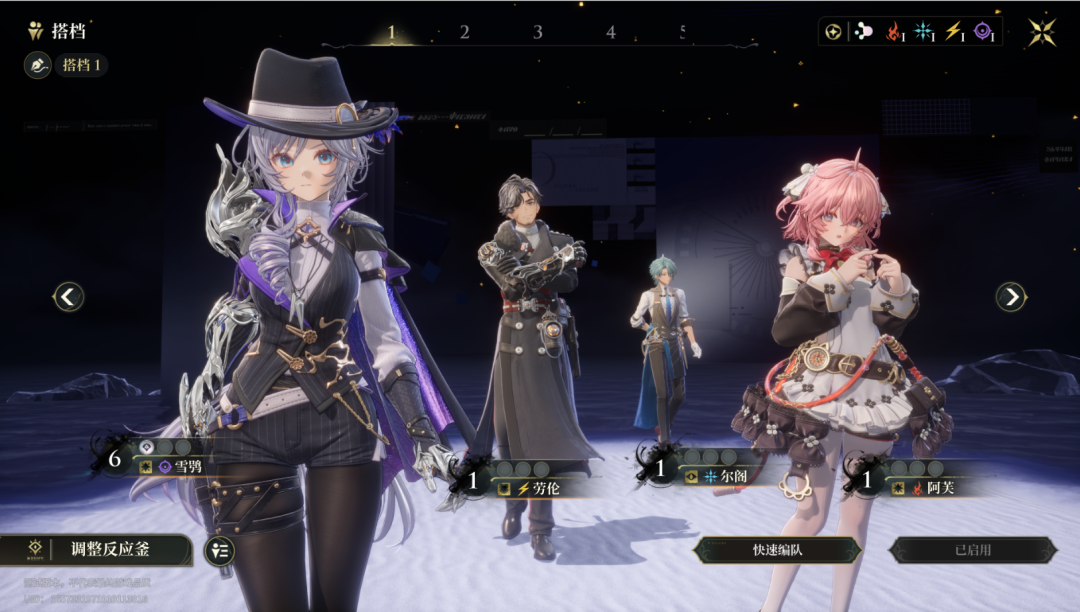Switch to team tab 4
The height and width of the screenshot is (612, 1080).
(610, 32)
